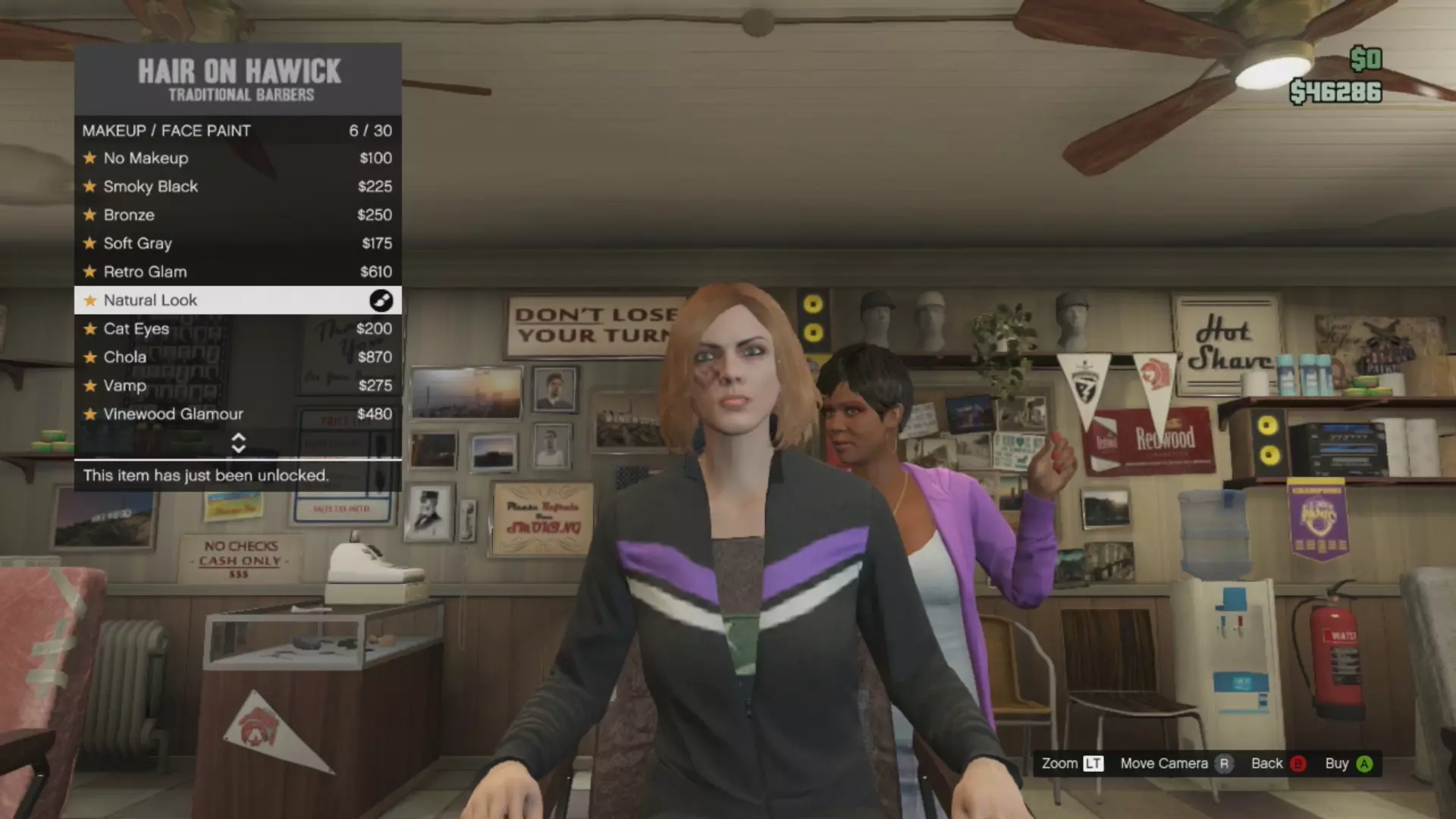Select Soft Gray for $175
Image resolution: width=1456 pixels, height=819 pixels.
point(237,243)
